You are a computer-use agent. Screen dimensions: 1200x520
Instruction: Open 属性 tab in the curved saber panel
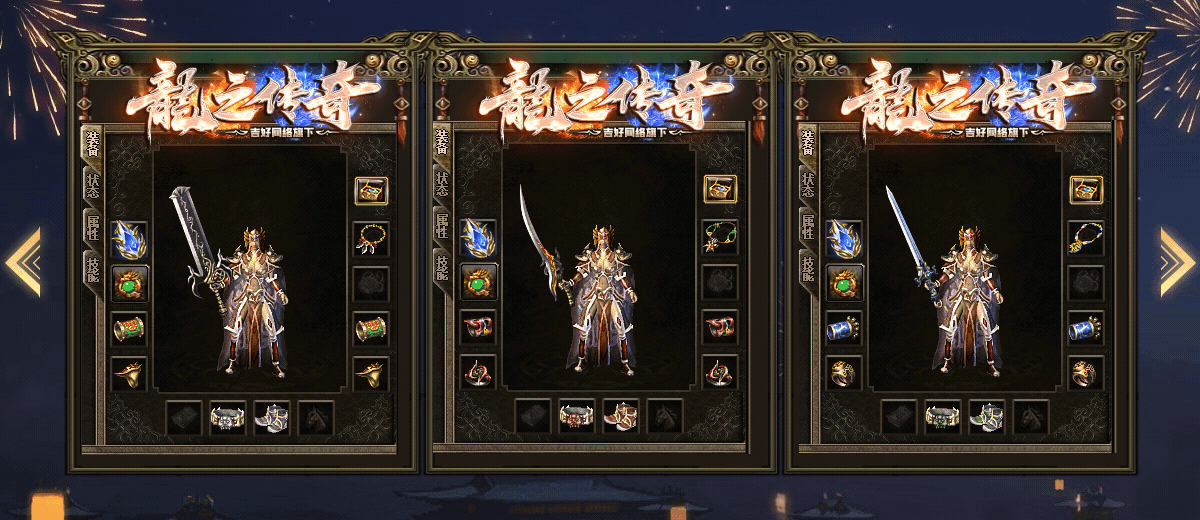441,226
